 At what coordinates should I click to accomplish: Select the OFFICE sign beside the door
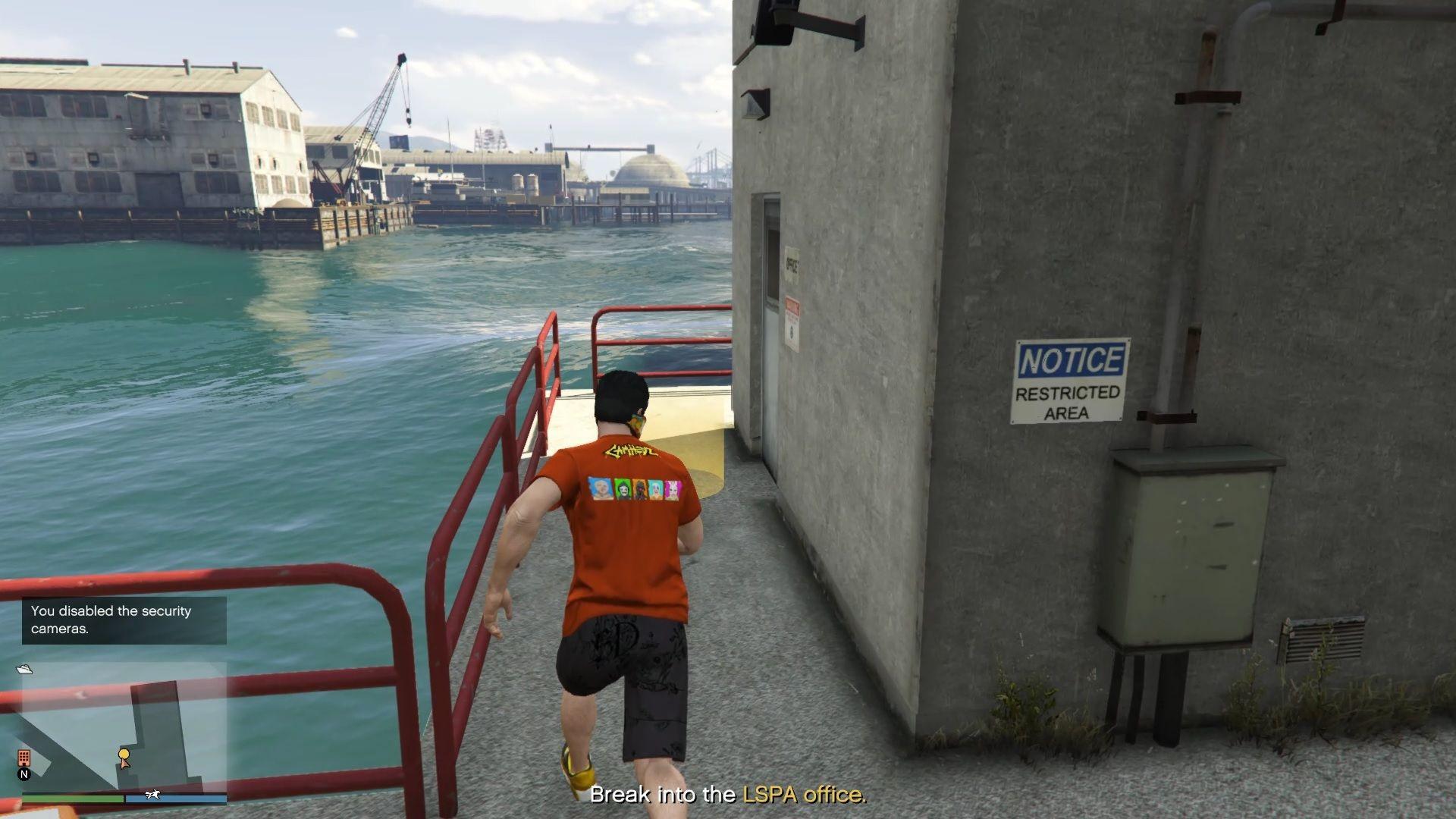pos(791,261)
